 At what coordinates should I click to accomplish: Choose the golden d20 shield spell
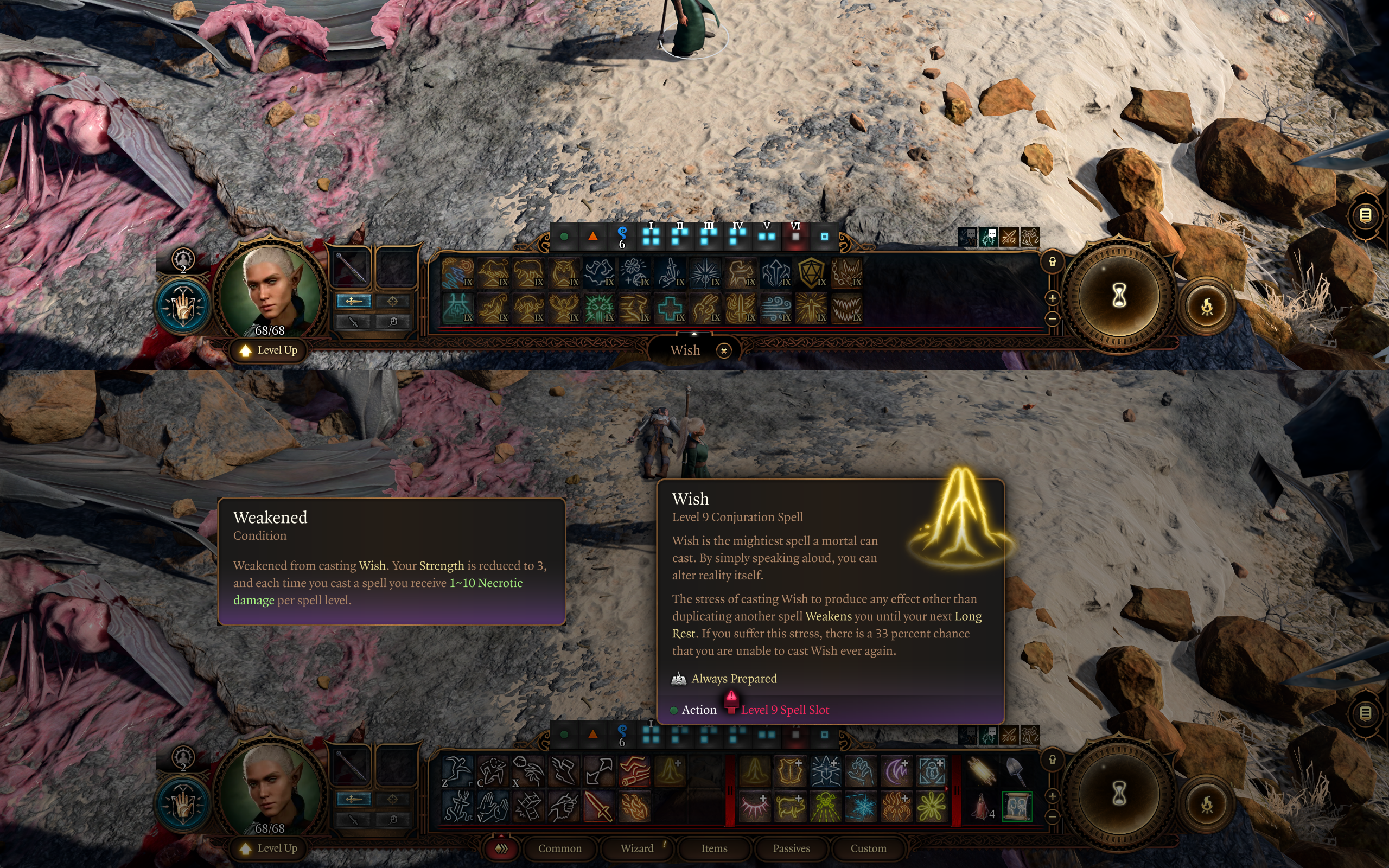coord(811,273)
